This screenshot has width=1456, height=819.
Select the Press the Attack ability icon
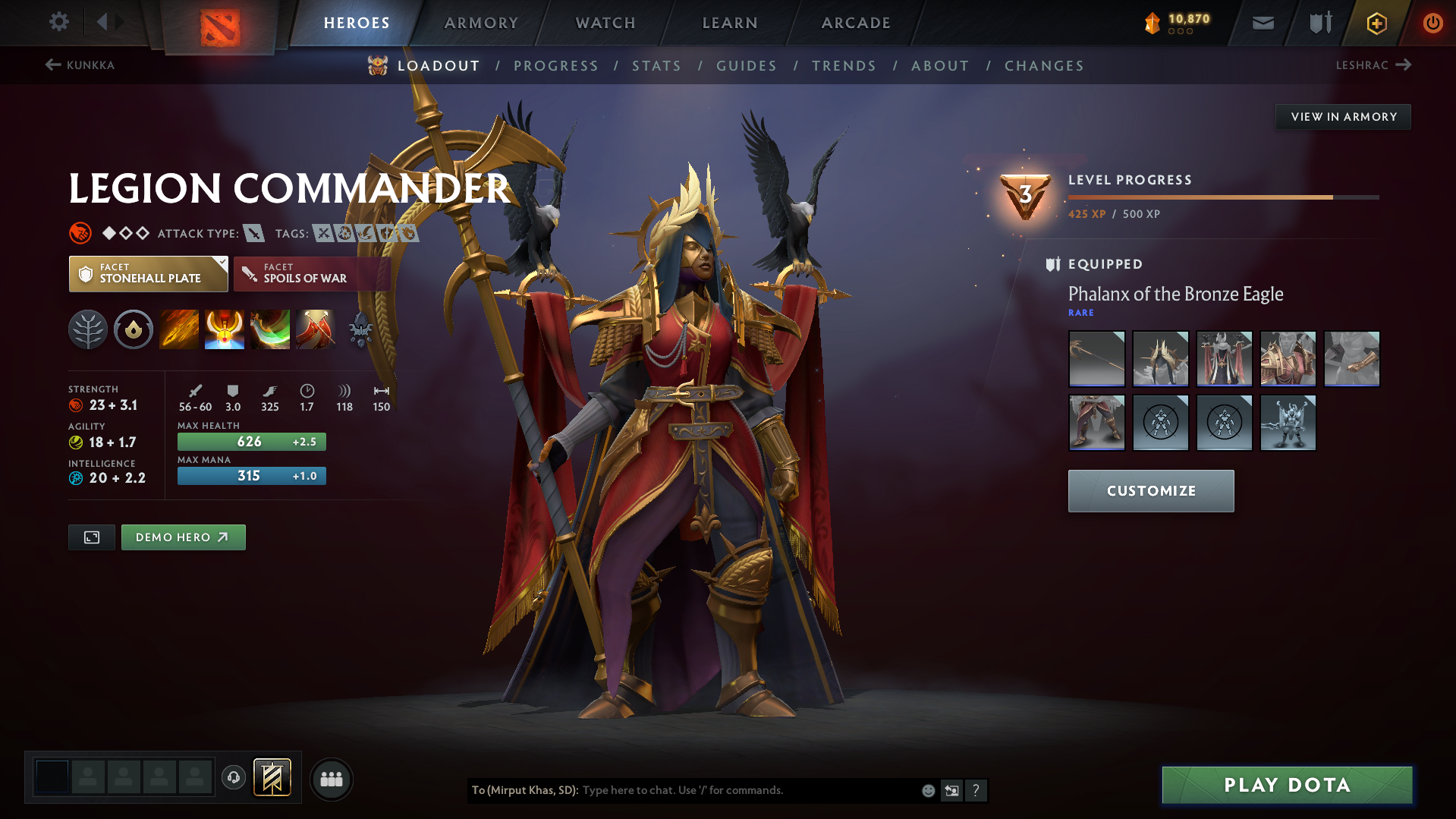(x=225, y=329)
